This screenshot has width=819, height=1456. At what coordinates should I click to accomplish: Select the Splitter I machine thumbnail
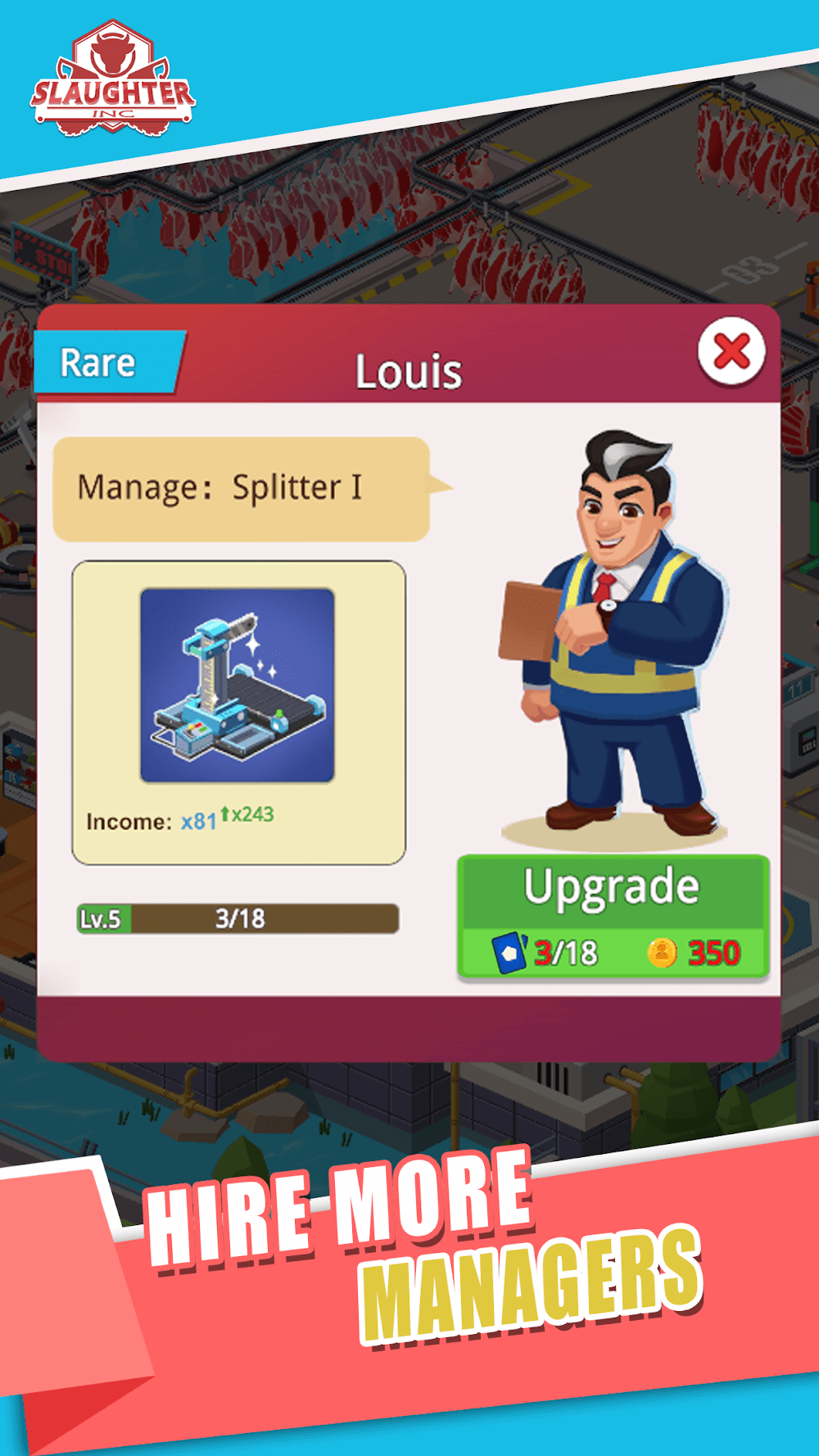click(238, 685)
